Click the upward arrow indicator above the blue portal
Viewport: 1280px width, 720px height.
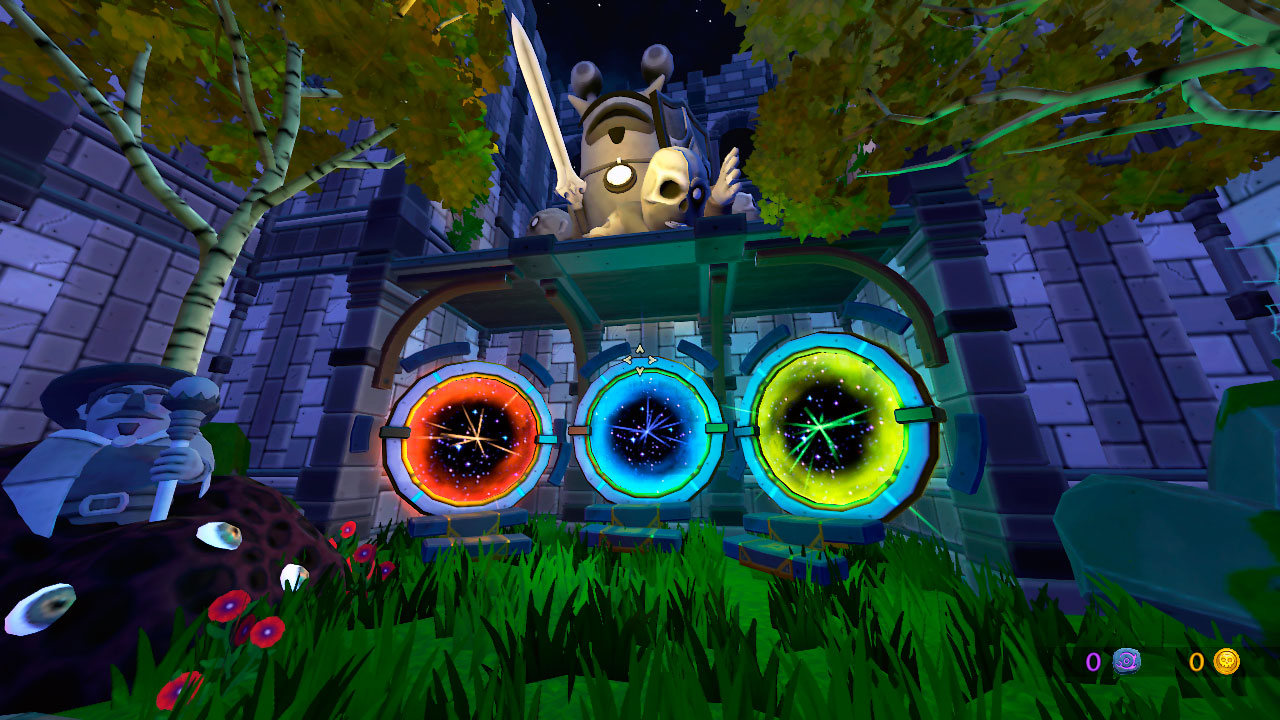(640, 349)
